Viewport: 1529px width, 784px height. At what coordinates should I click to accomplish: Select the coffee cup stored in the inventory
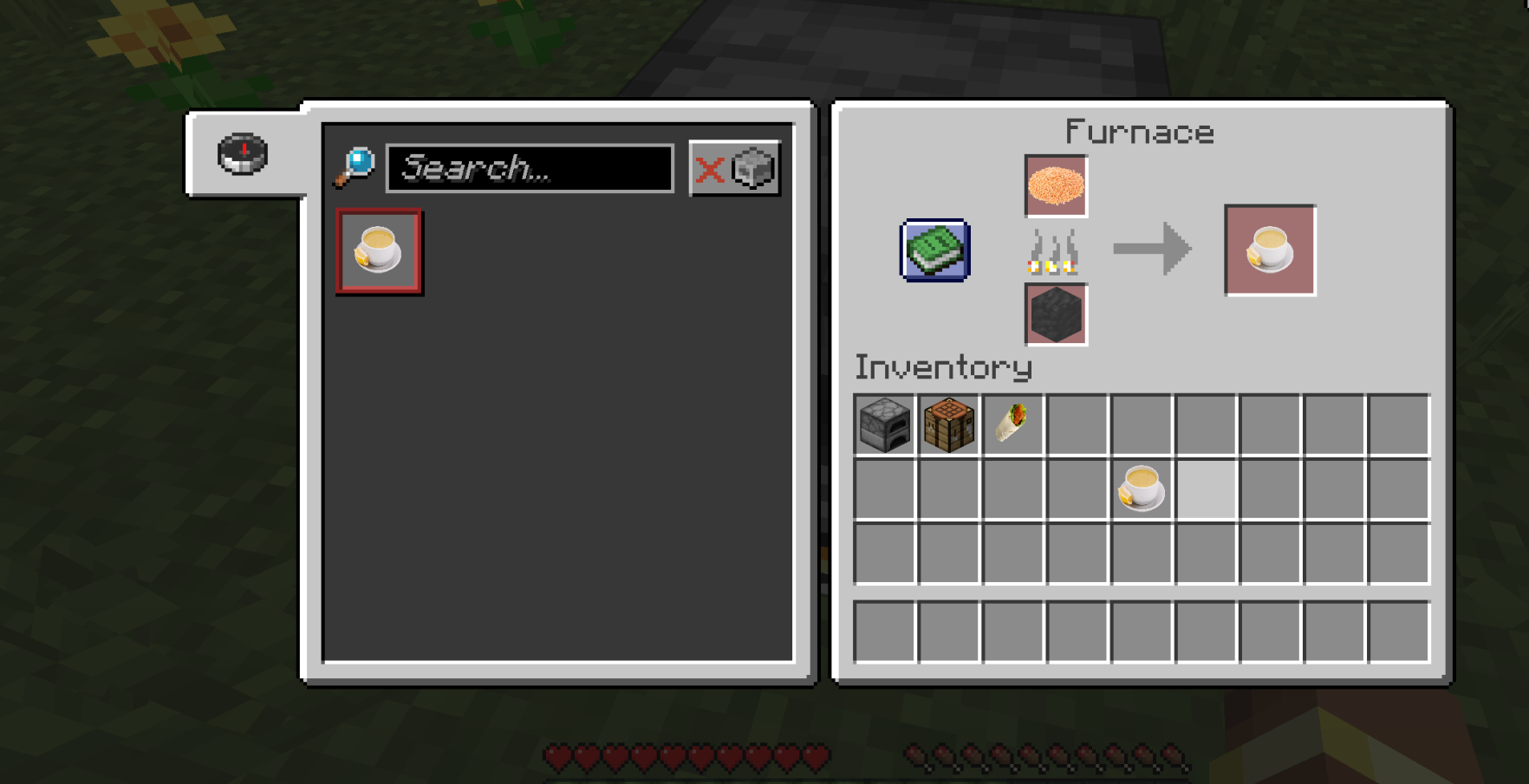1140,488
